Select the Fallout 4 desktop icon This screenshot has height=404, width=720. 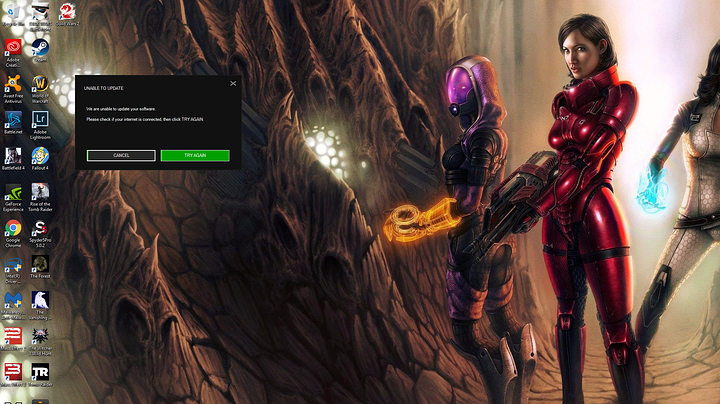tap(40, 156)
